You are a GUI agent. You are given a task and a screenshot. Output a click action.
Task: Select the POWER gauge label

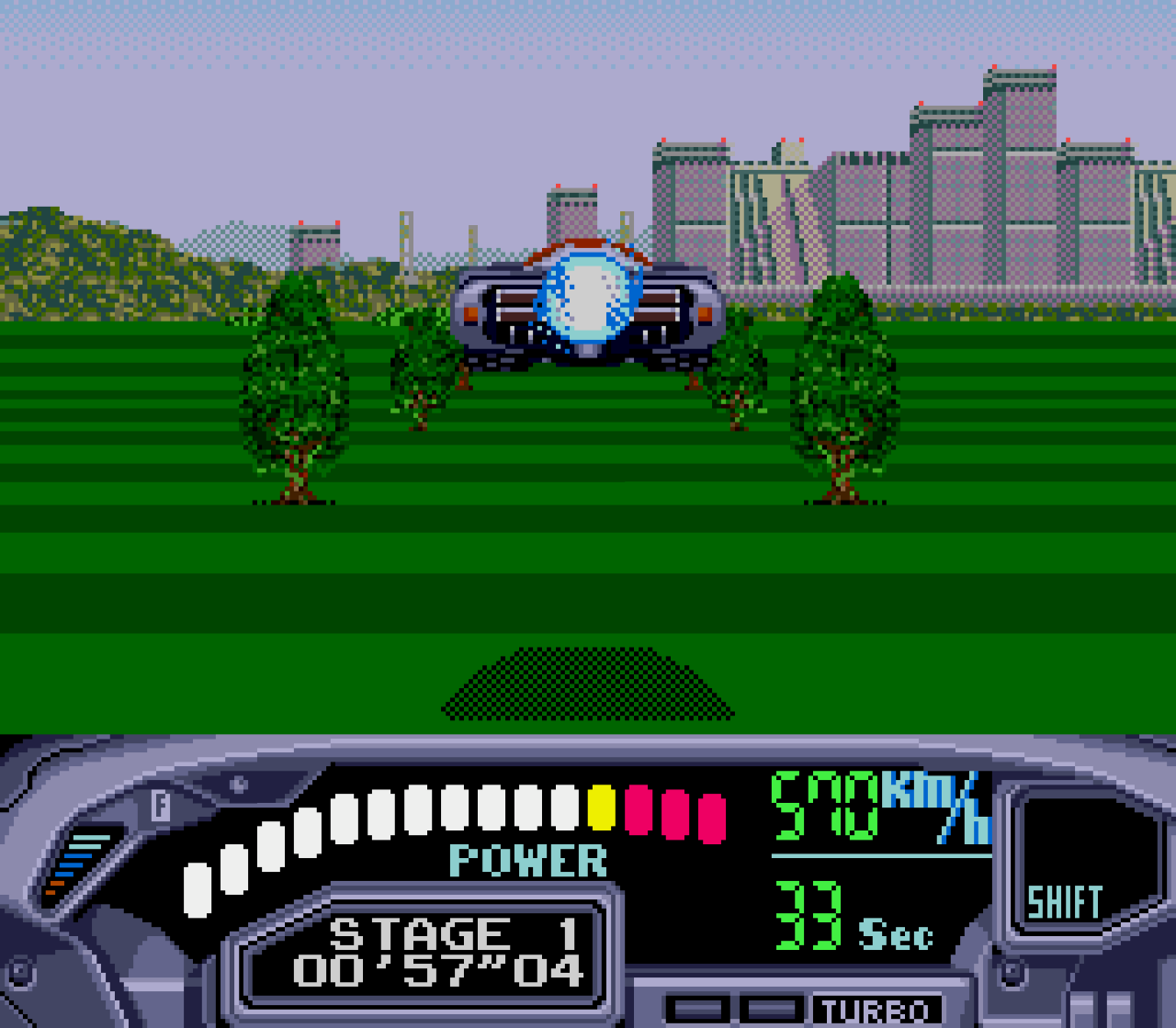click(x=526, y=860)
